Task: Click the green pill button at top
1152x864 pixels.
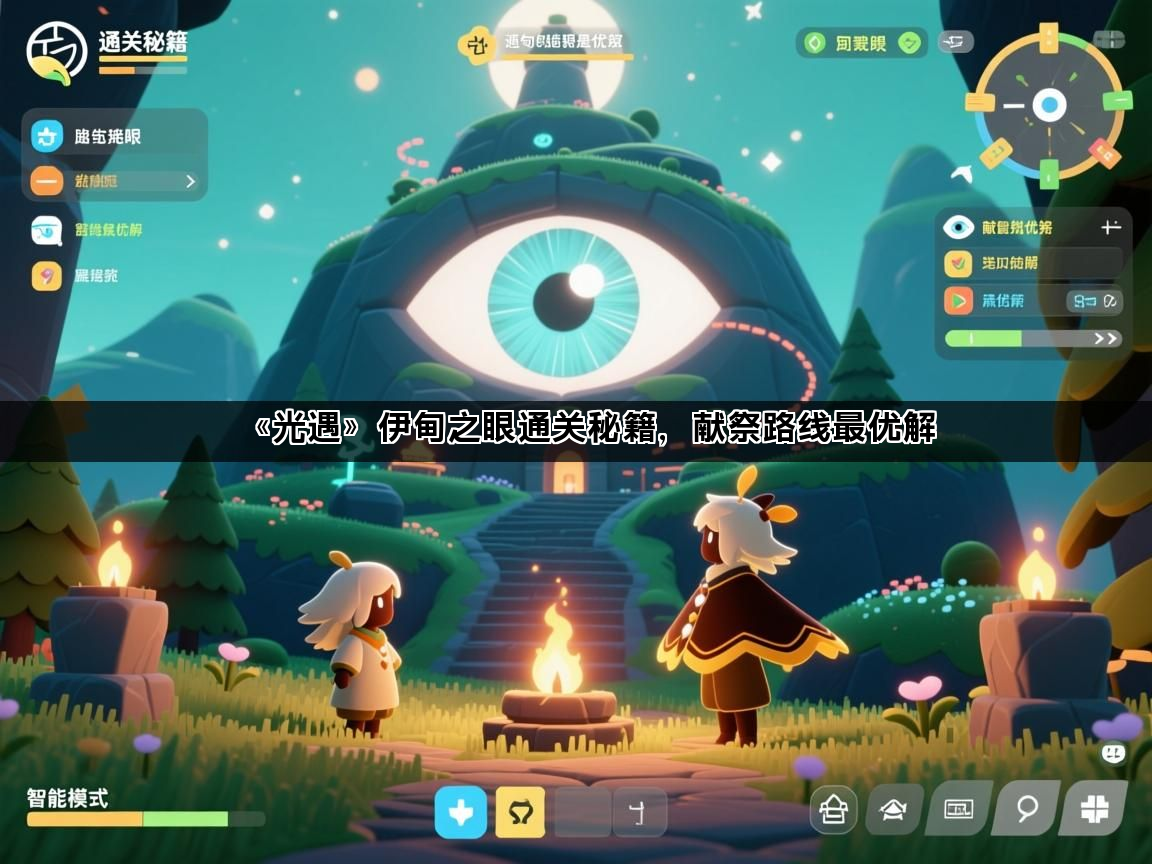Action: 861,43
